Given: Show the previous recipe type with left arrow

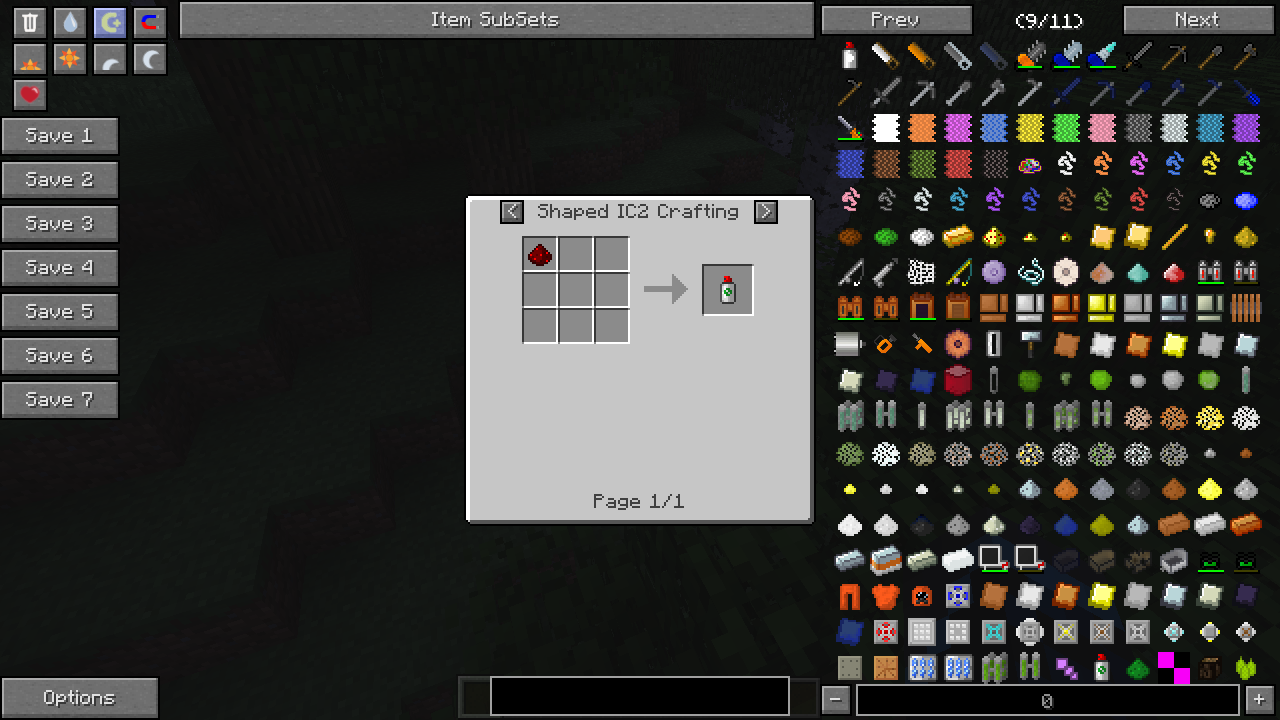Looking at the screenshot, I should 512,212.
